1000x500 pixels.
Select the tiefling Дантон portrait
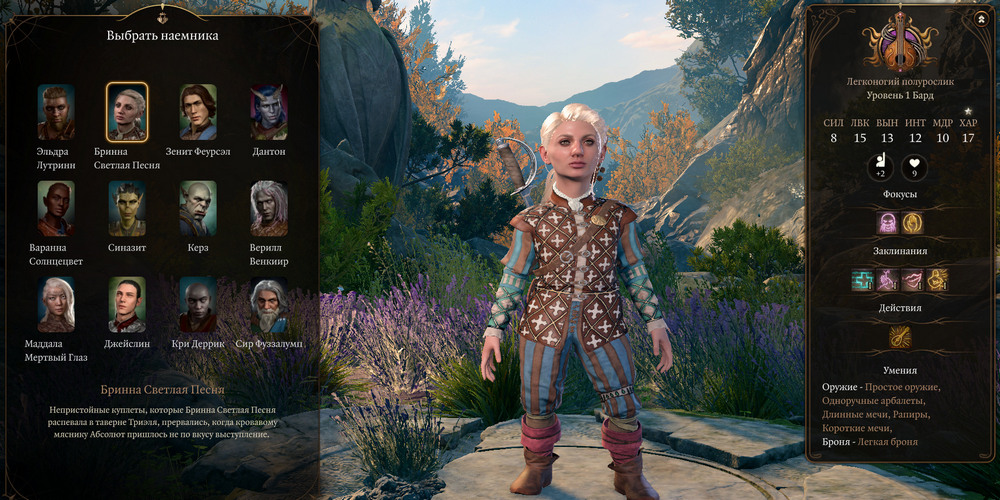click(x=268, y=111)
